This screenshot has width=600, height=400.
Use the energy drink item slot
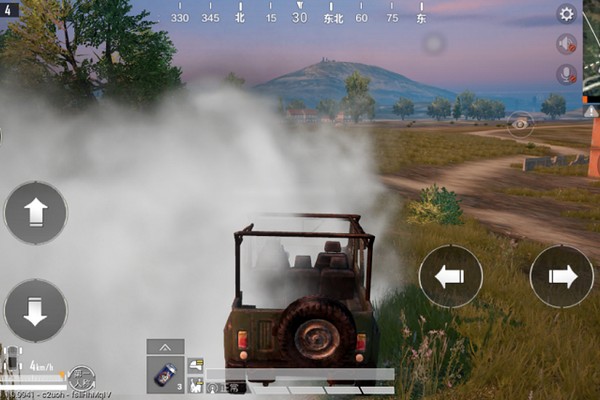(x=164, y=375)
